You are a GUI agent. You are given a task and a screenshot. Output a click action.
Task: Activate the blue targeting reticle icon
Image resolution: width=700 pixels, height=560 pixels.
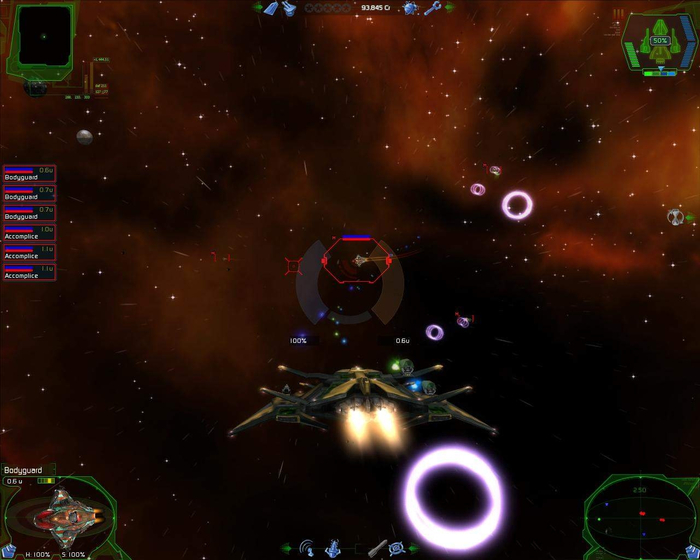tap(396, 548)
